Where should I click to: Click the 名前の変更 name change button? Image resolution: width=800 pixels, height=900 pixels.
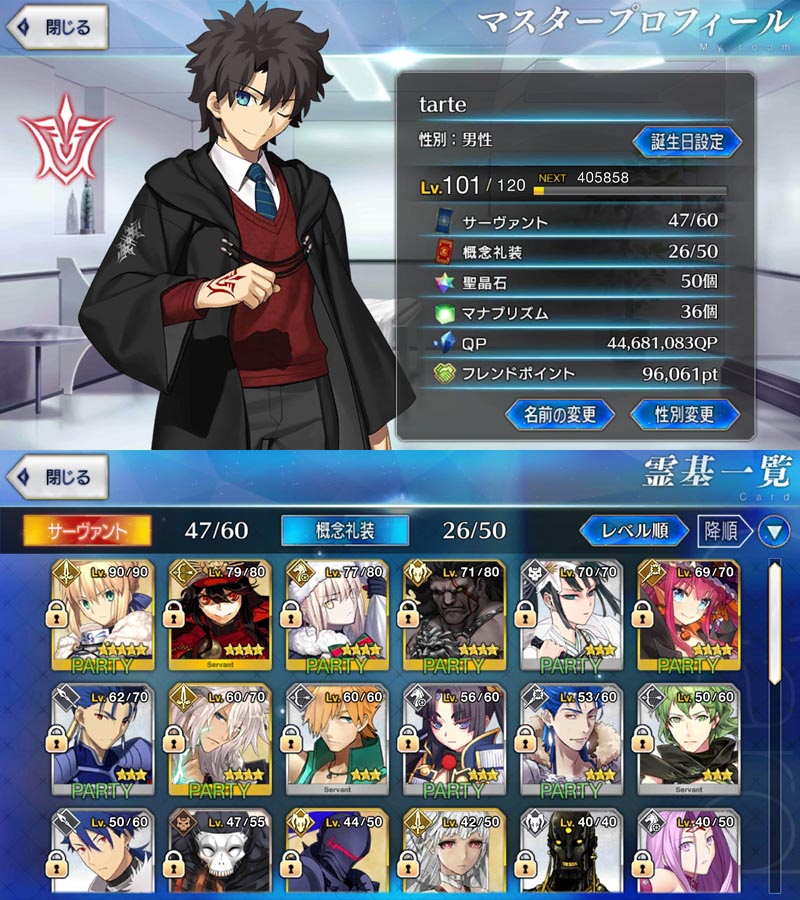559,413
